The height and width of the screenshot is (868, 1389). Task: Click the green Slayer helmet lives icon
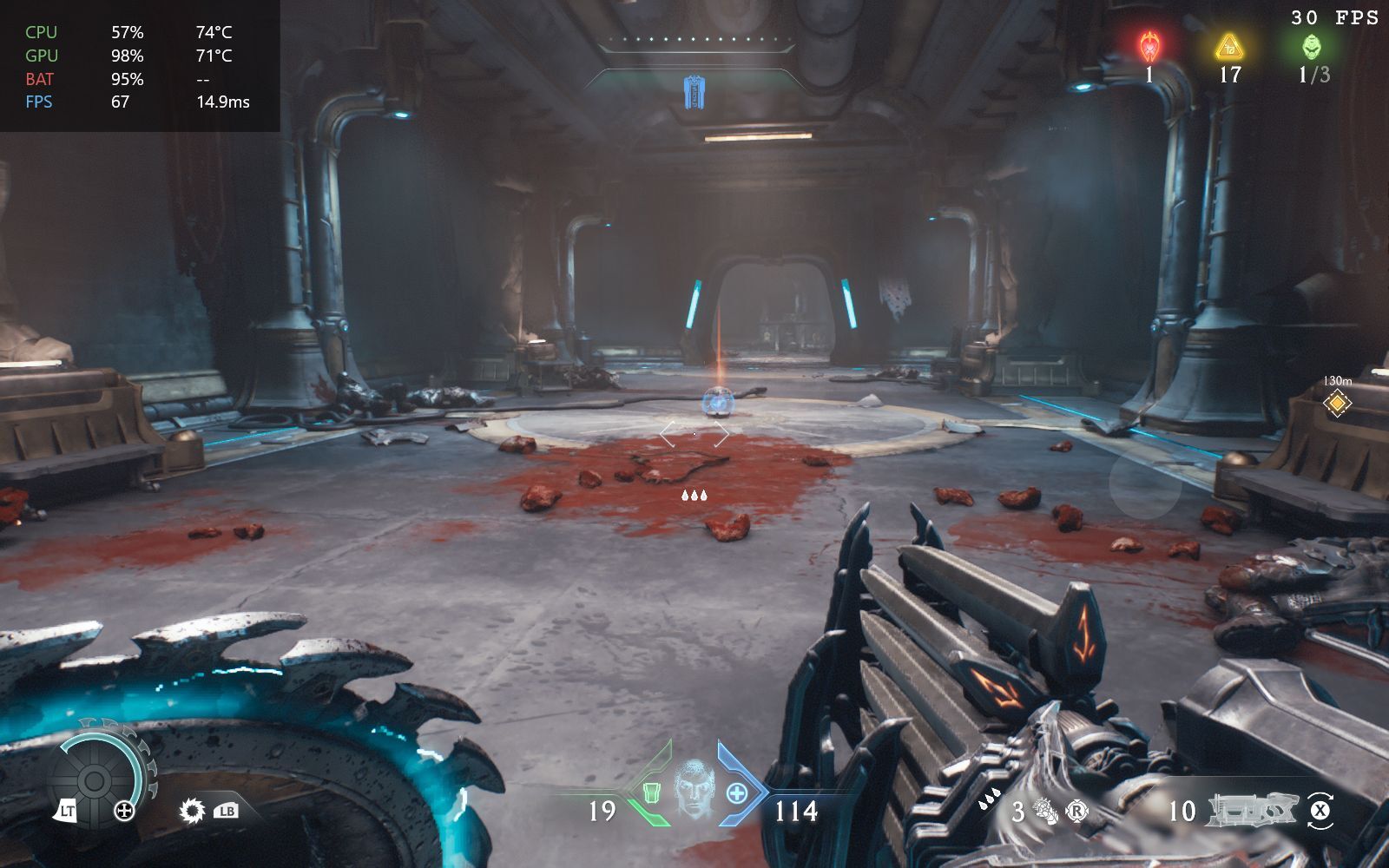click(1312, 46)
